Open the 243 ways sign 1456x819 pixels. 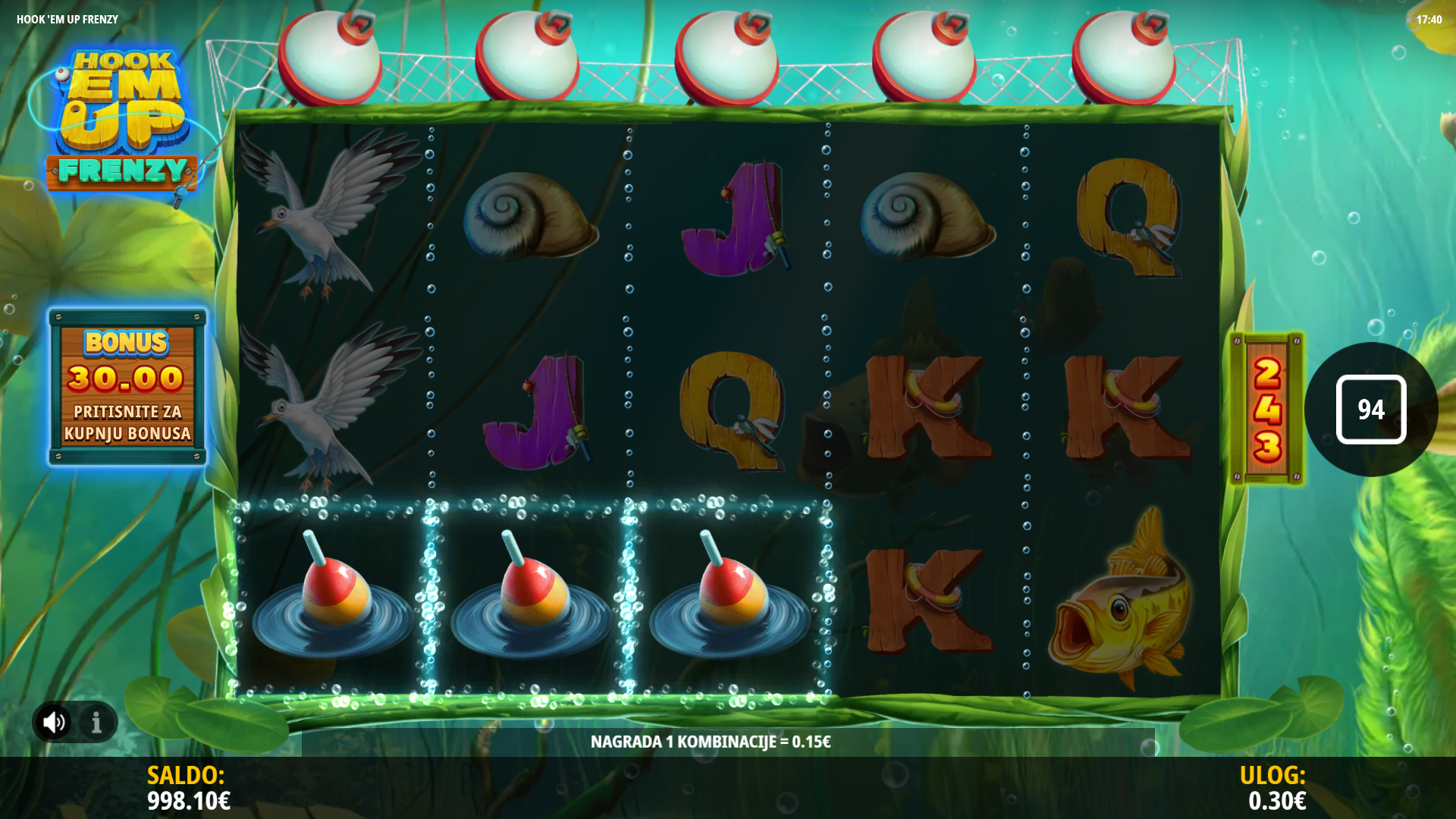1266,409
